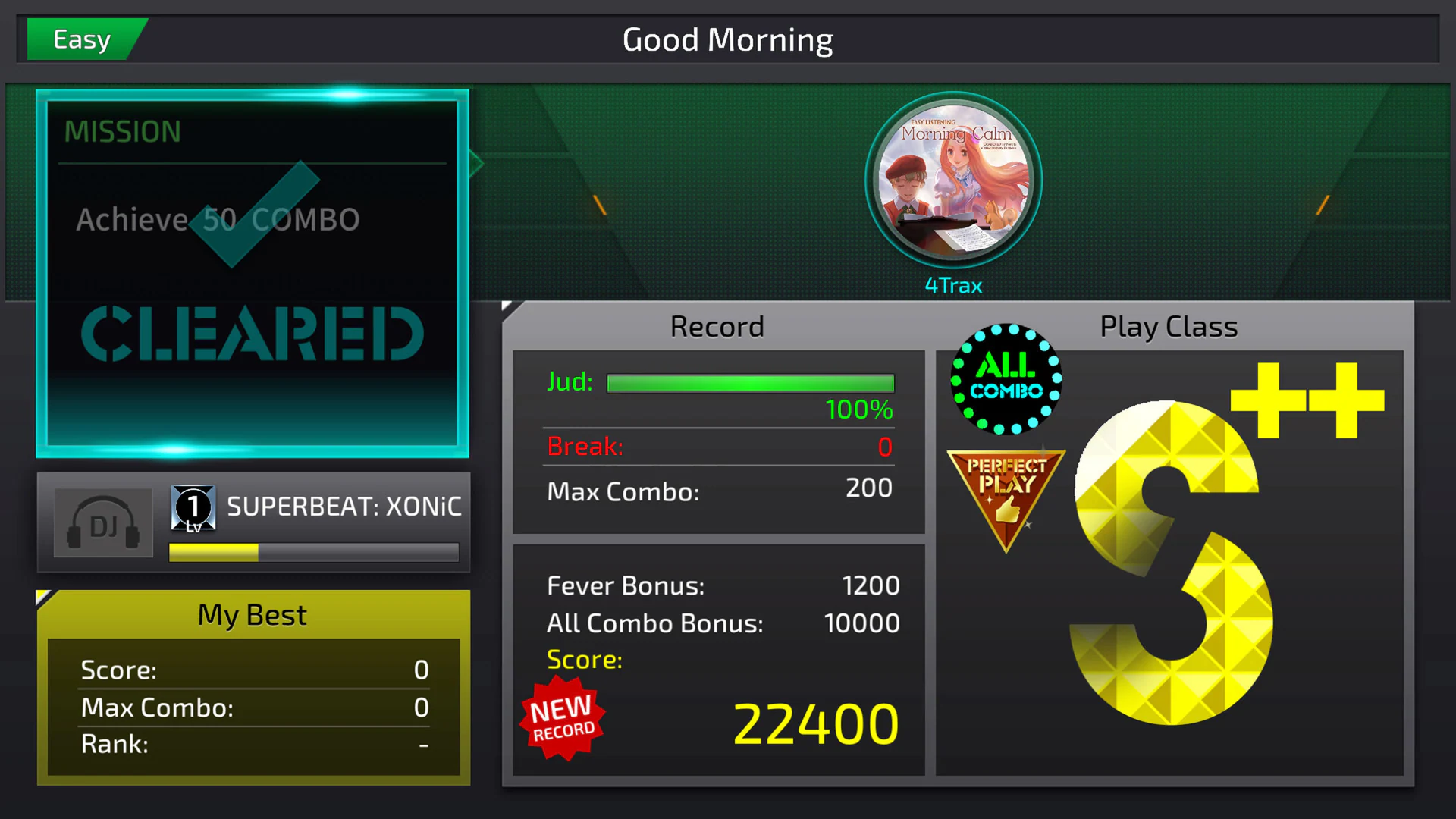Select the Record tab header
This screenshot has width=1456, height=819.
click(x=717, y=326)
